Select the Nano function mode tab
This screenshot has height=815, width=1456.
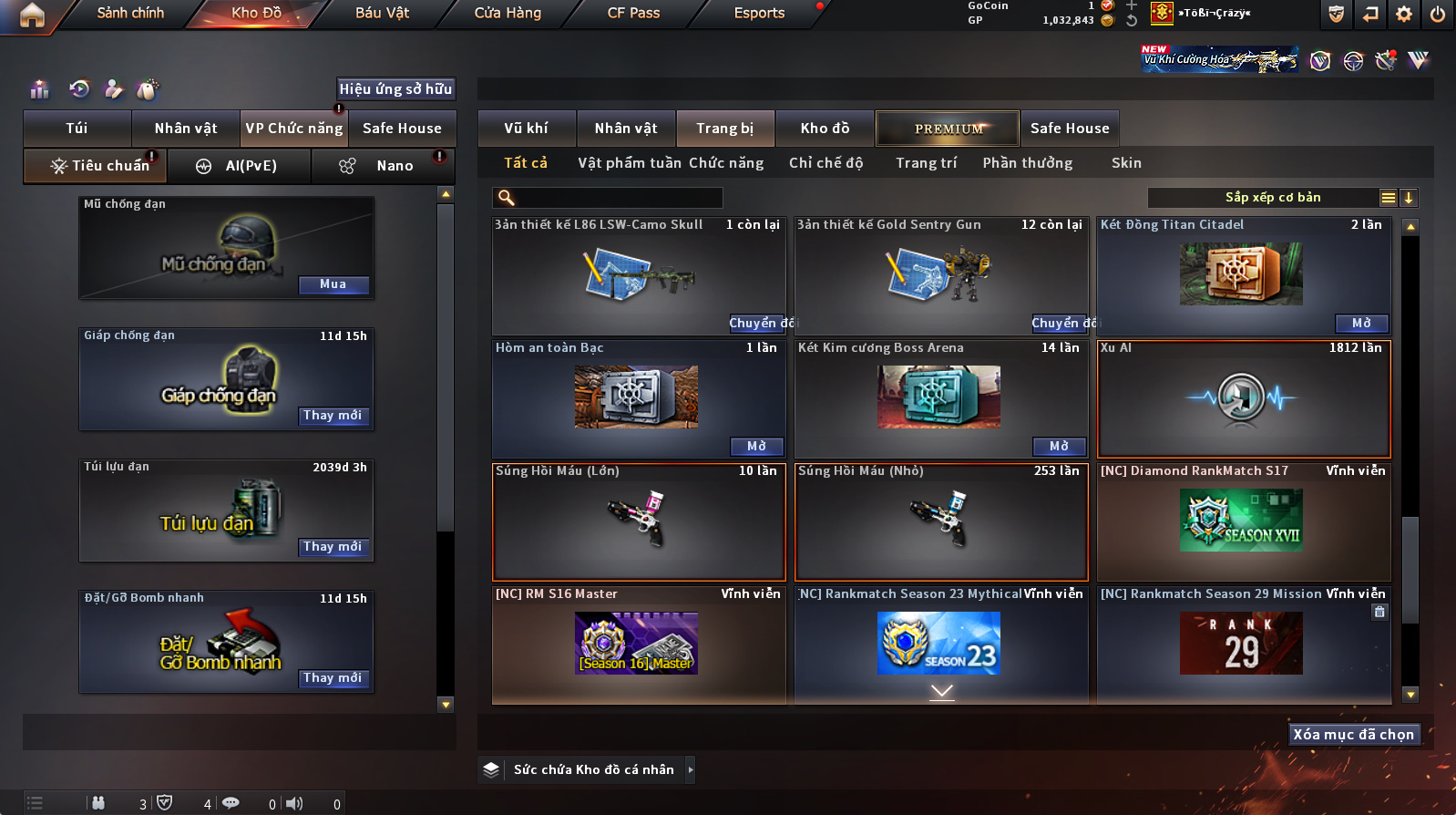[x=384, y=166]
